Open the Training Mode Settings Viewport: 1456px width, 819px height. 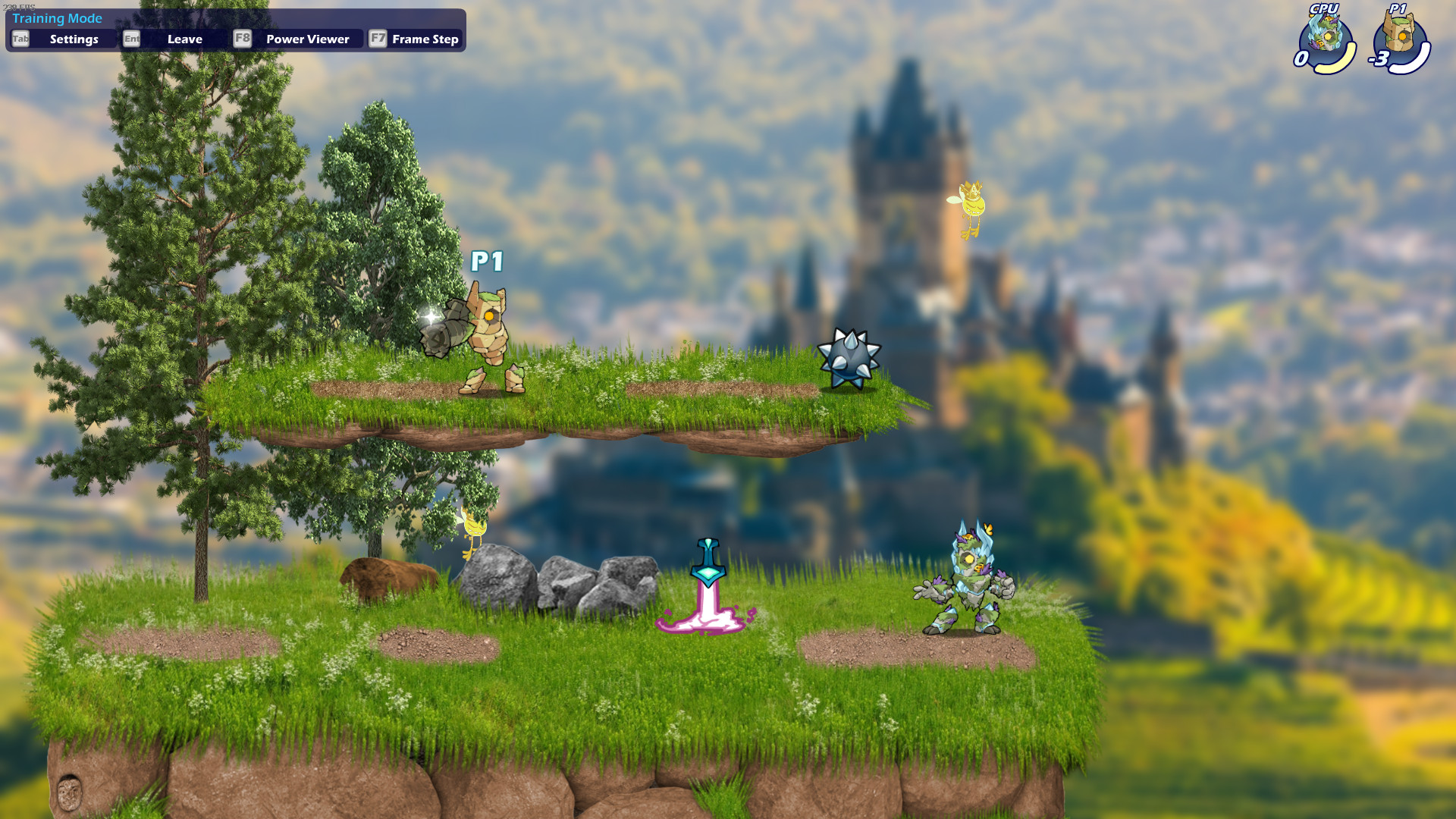click(x=72, y=39)
